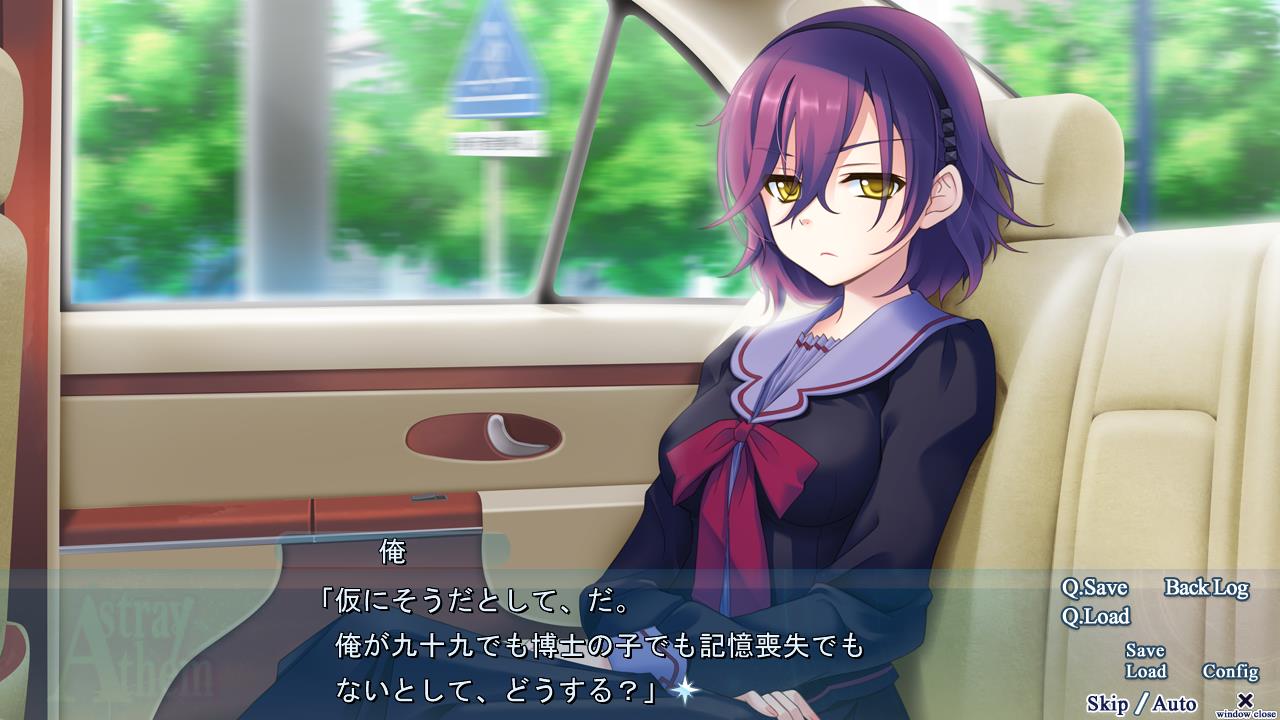This screenshot has height=720, width=1280.
Task: Turn on Auto mode
Action: pyautogui.click(x=1175, y=704)
